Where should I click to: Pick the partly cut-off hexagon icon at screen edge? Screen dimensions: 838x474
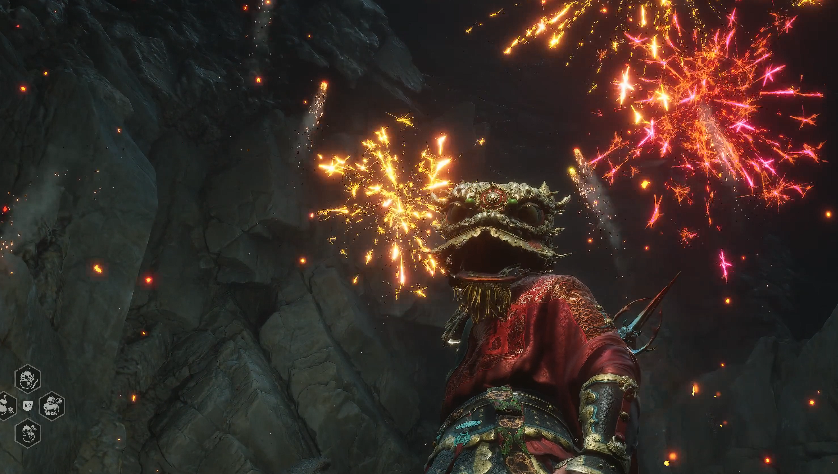pos(5,406)
